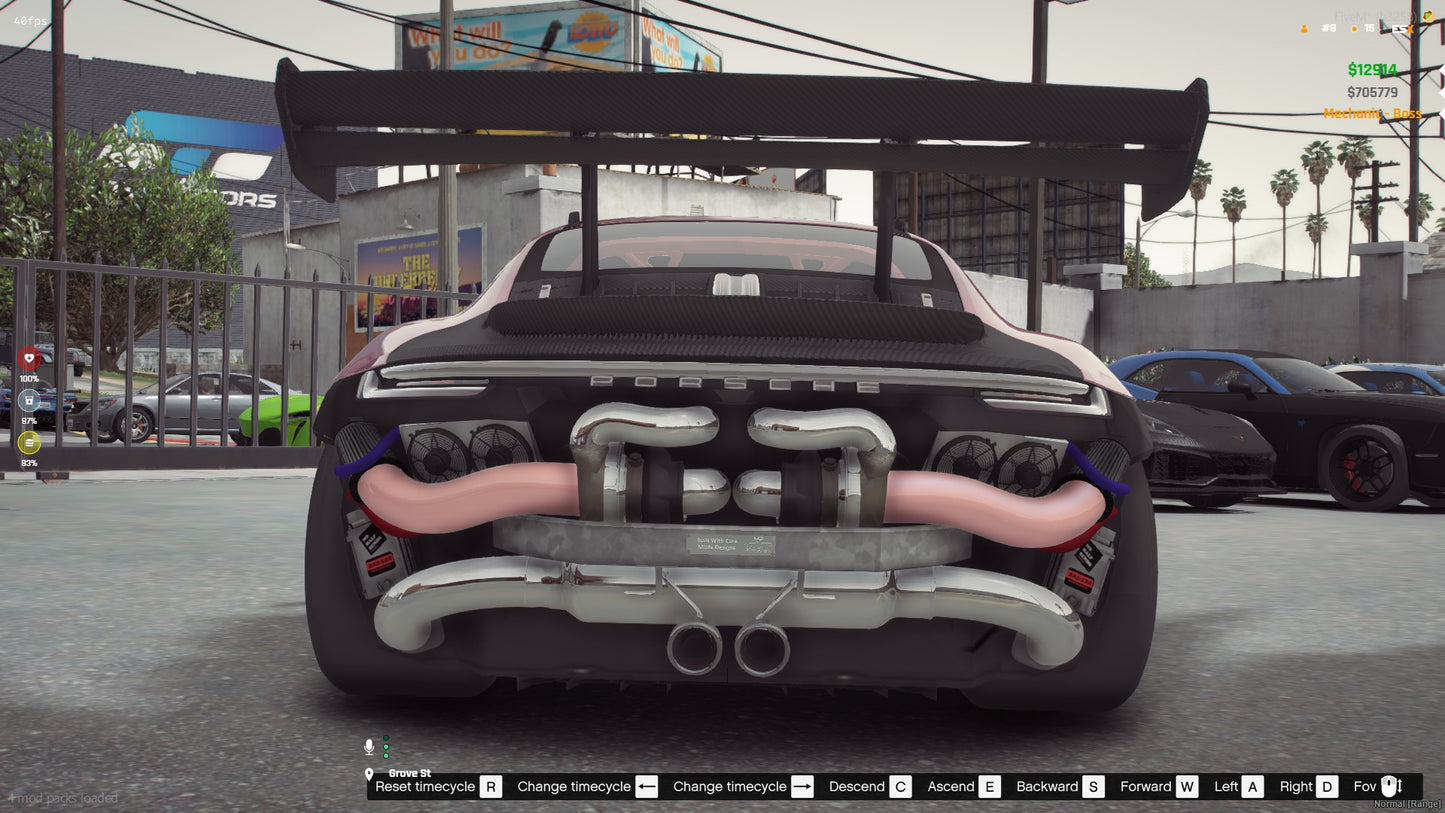Click the ESX framework logo
The height and width of the screenshot is (813, 1445).
pyautogui.click(x=1403, y=28)
